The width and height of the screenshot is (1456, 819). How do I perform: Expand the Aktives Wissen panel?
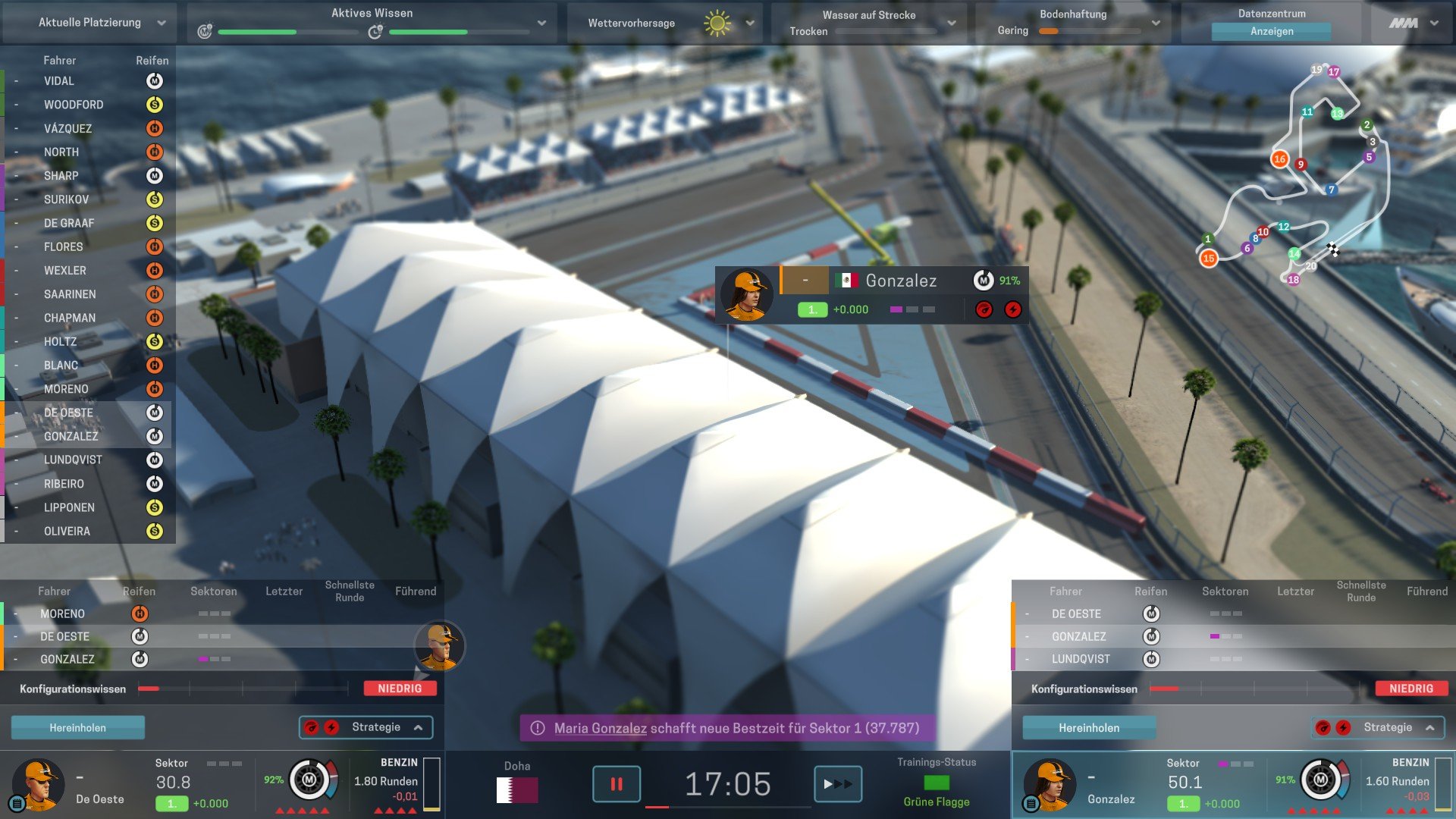pos(541,23)
